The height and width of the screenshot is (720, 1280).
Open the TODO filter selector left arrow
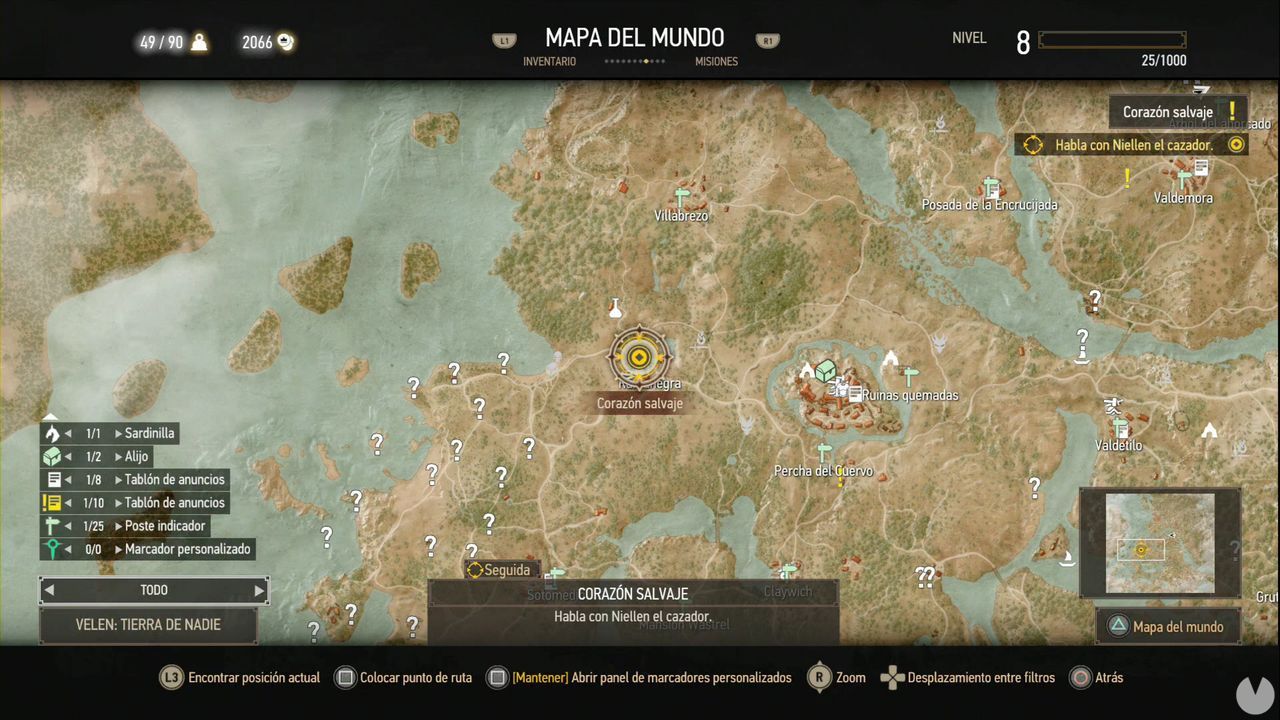[x=48, y=590]
